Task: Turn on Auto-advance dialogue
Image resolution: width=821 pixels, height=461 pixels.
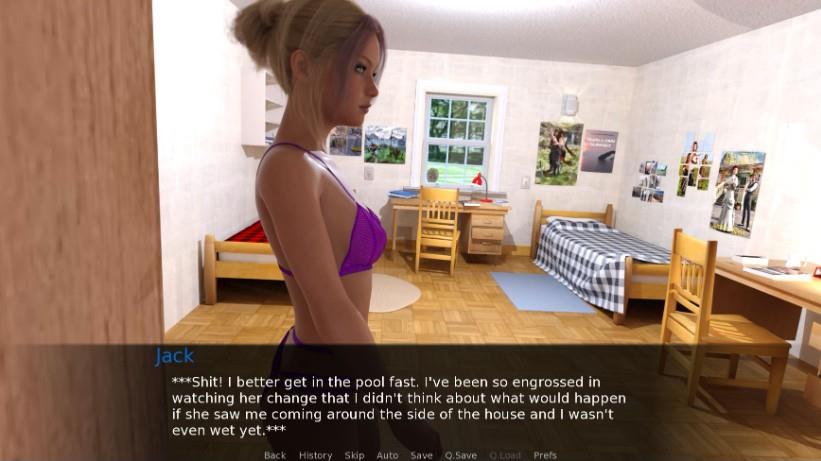Action: (387, 455)
